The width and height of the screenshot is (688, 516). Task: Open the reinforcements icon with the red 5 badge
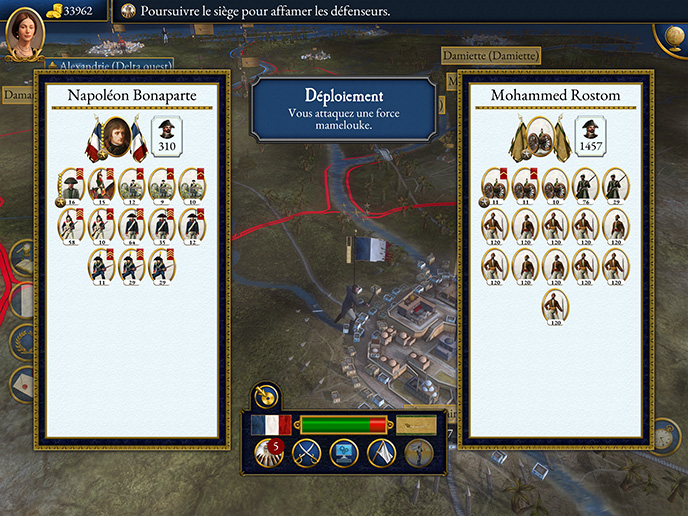pos(267,452)
